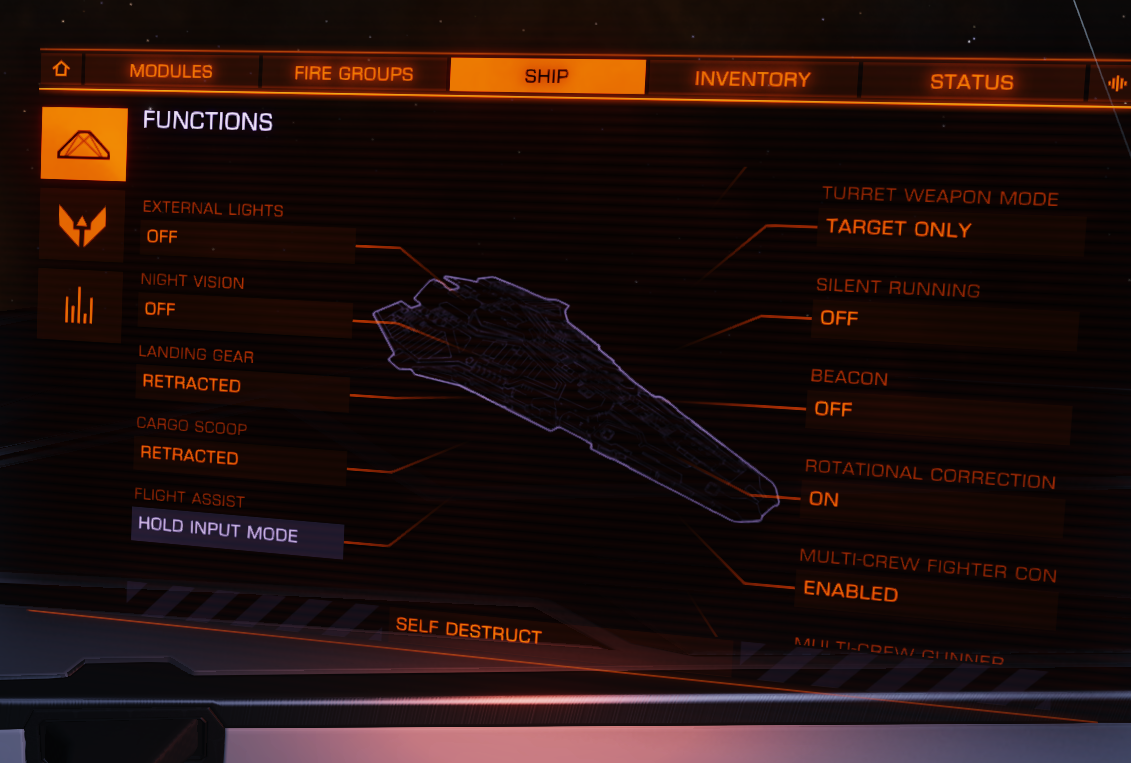Select the ship functions side icon

tap(84, 145)
